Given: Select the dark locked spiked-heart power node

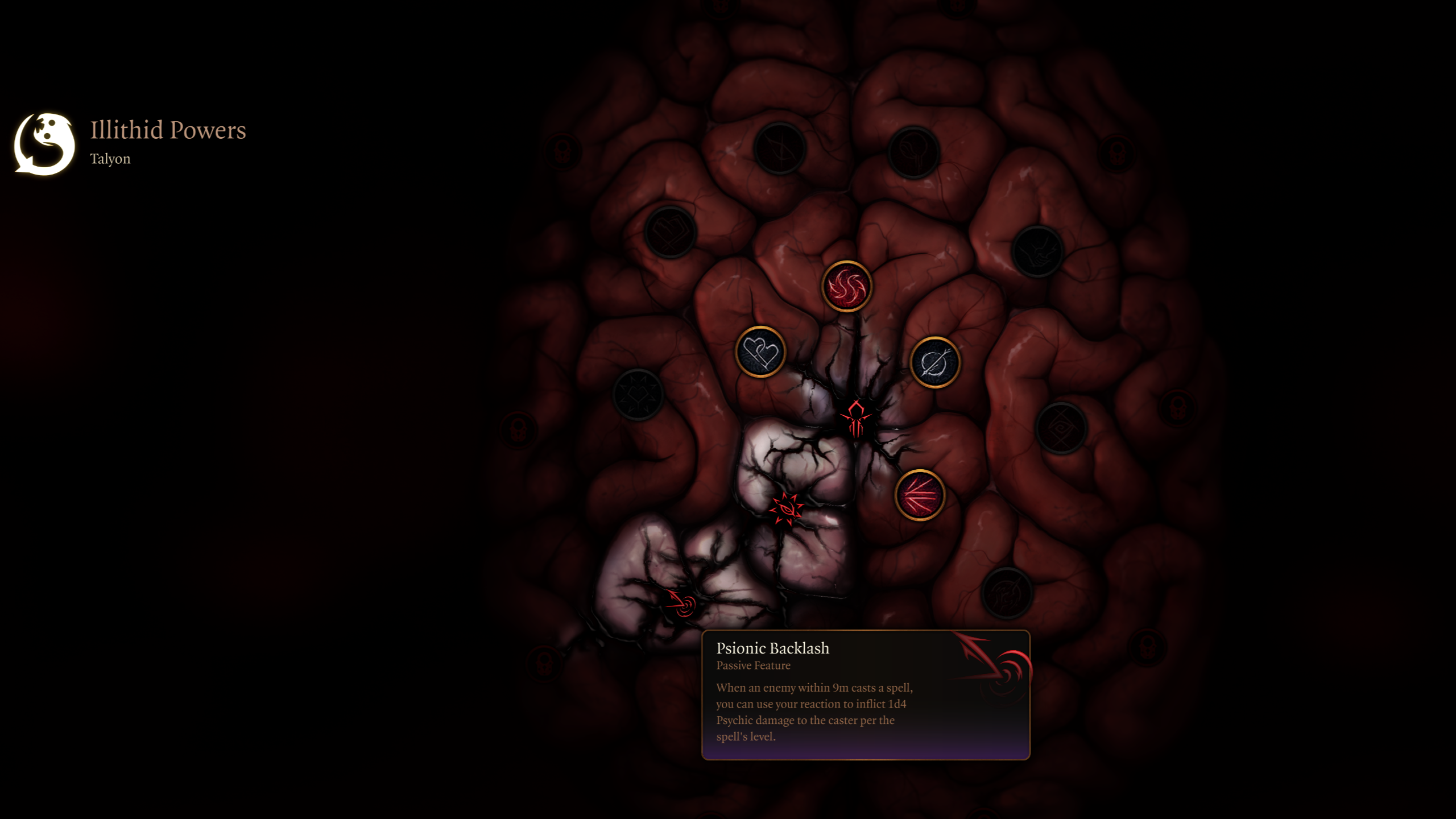Looking at the screenshot, I should coord(638,394).
